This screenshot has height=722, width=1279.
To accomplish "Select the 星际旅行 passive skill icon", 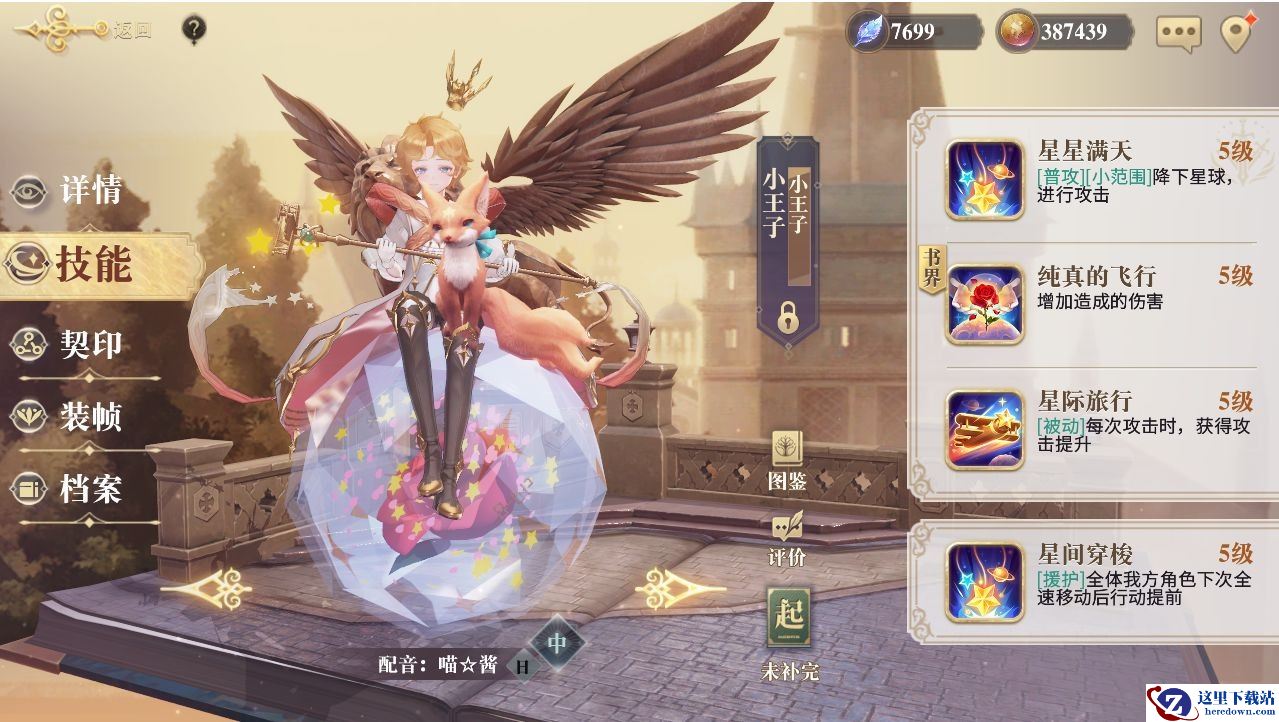I will click(985, 430).
